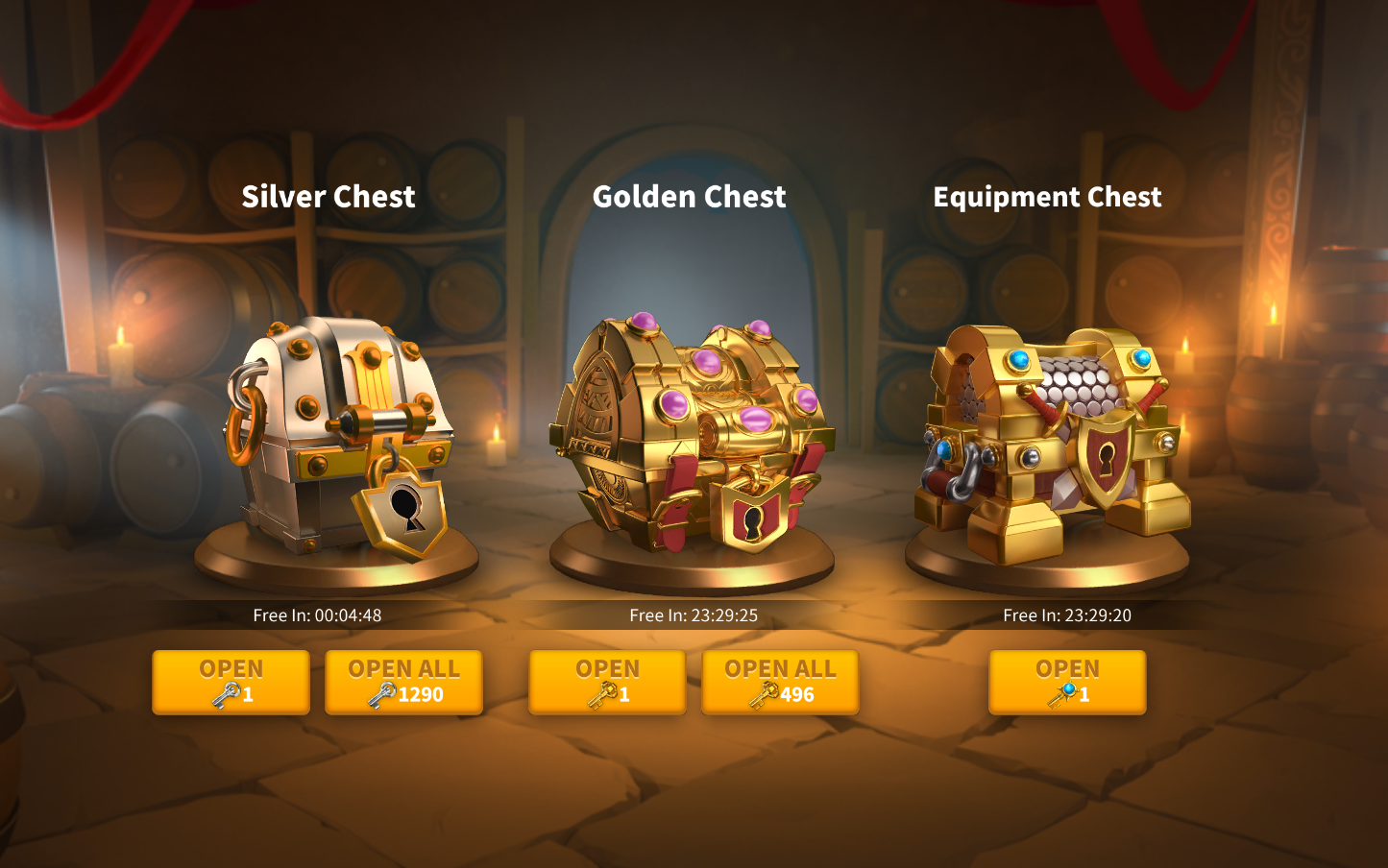Open one Golden Chest with a key
Screen dimensions: 1388x868
coord(607,682)
